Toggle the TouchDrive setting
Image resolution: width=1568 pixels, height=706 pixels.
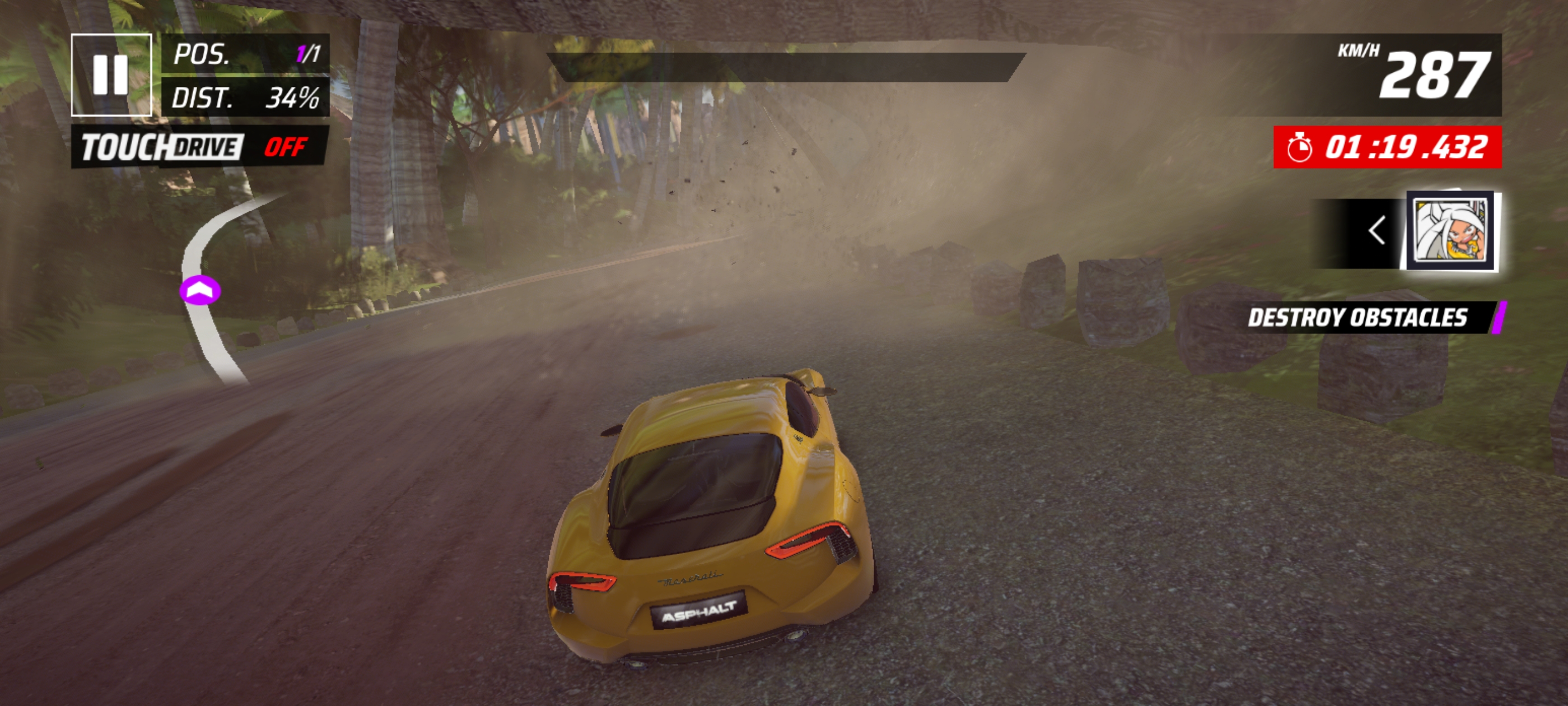pos(200,147)
